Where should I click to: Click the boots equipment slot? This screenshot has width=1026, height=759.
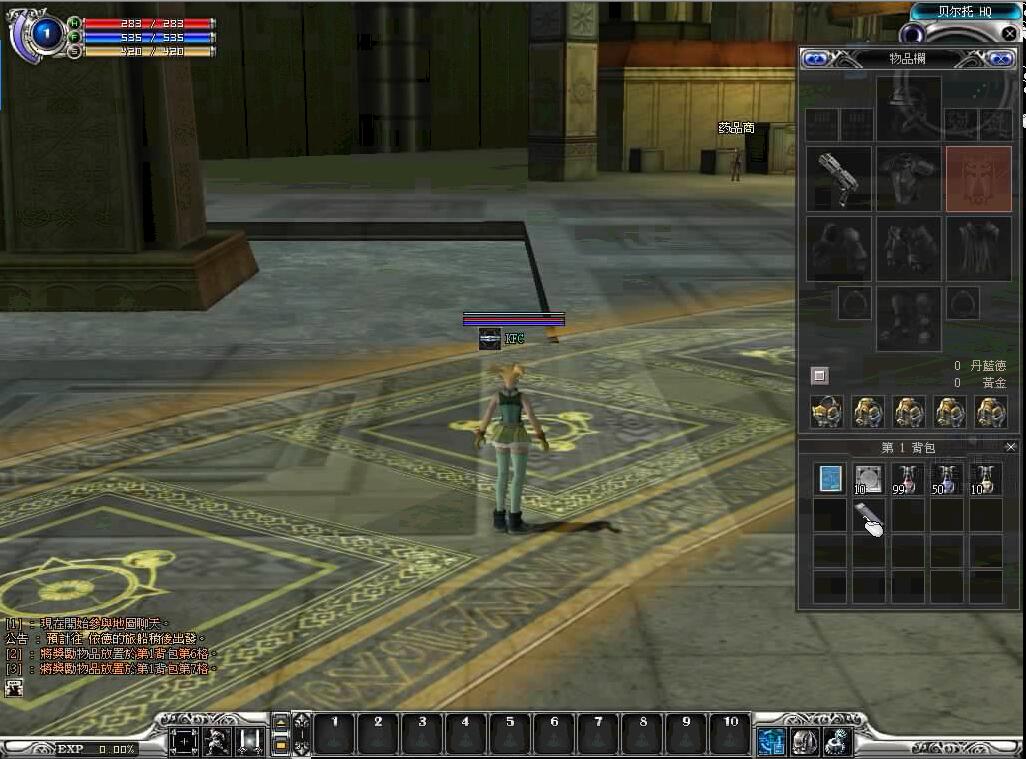tap(908, 318)
